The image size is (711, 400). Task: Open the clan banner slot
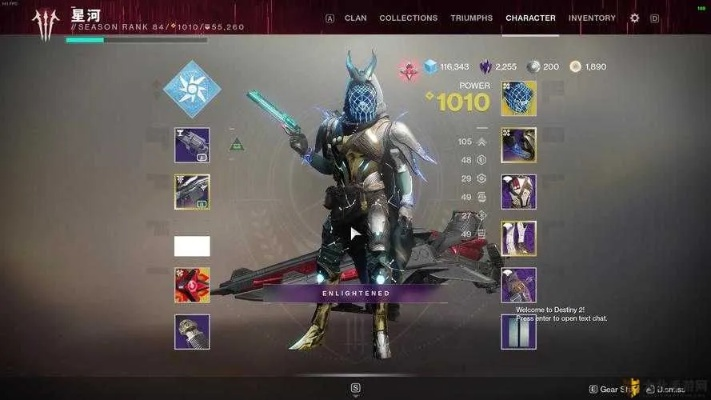[518, 331]
